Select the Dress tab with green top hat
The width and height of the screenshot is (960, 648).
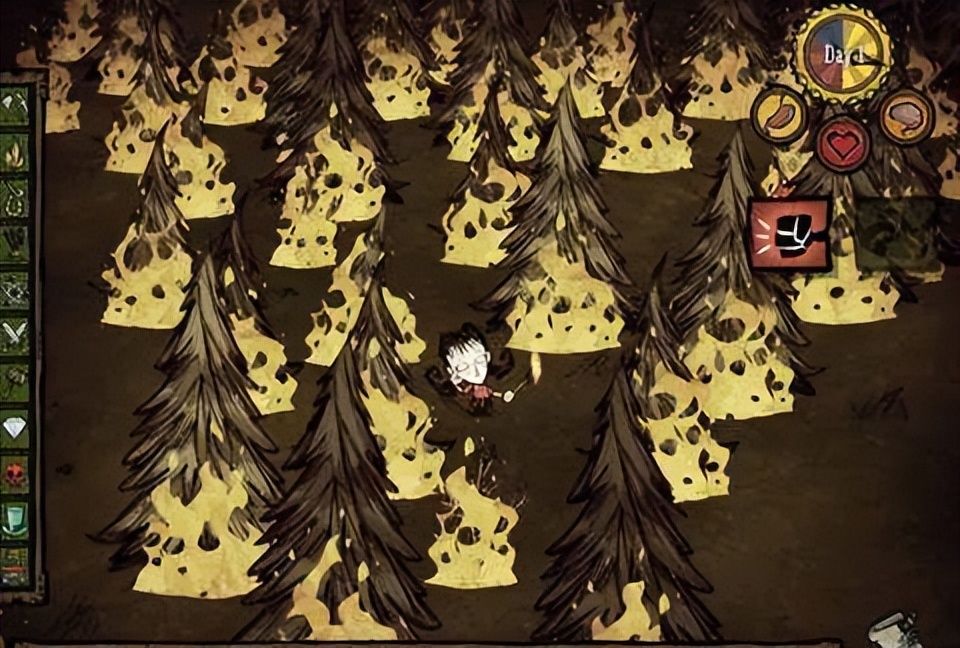[15, 520]
